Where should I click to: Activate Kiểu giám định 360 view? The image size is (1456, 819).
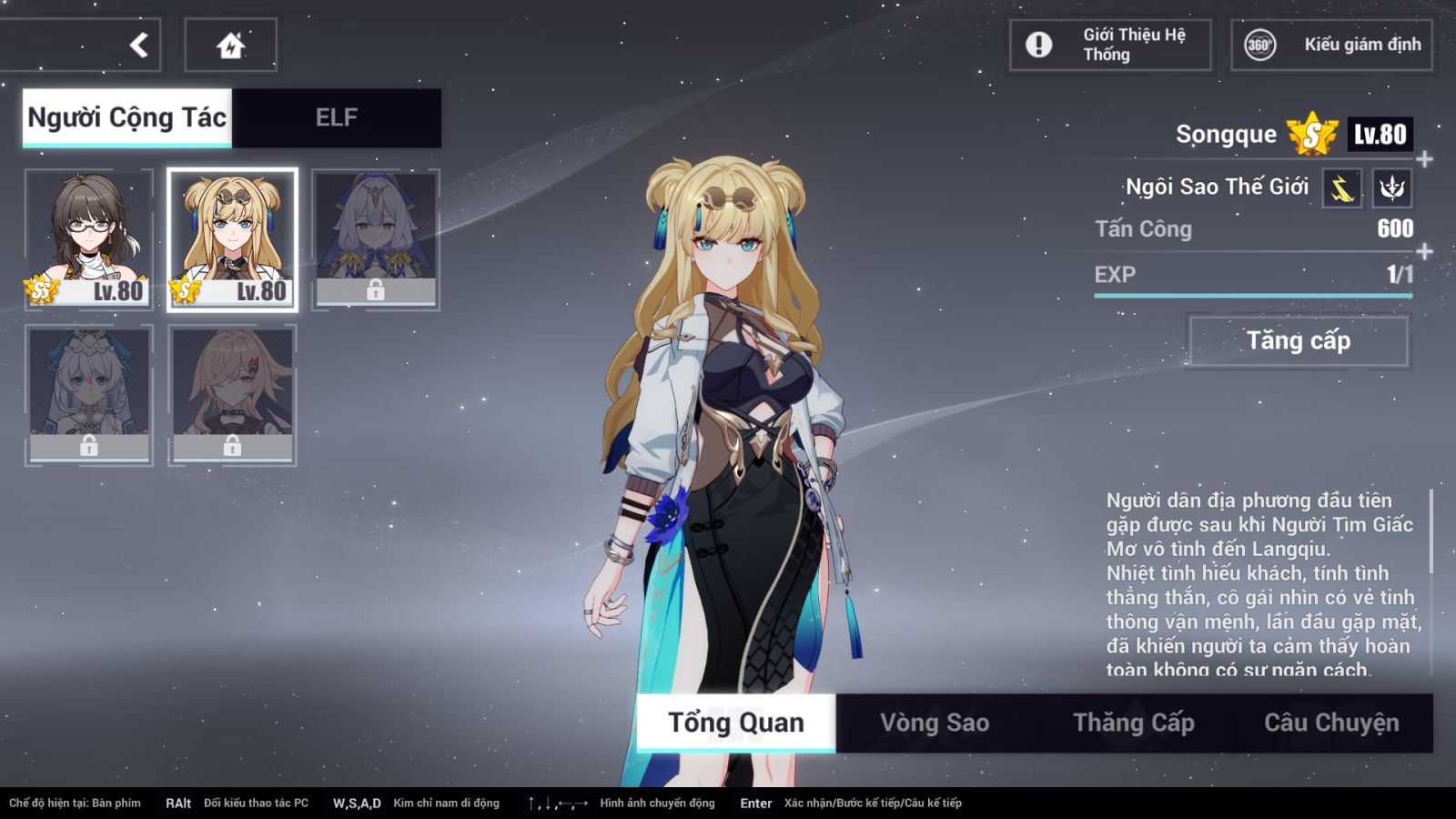coord(1331,45)
